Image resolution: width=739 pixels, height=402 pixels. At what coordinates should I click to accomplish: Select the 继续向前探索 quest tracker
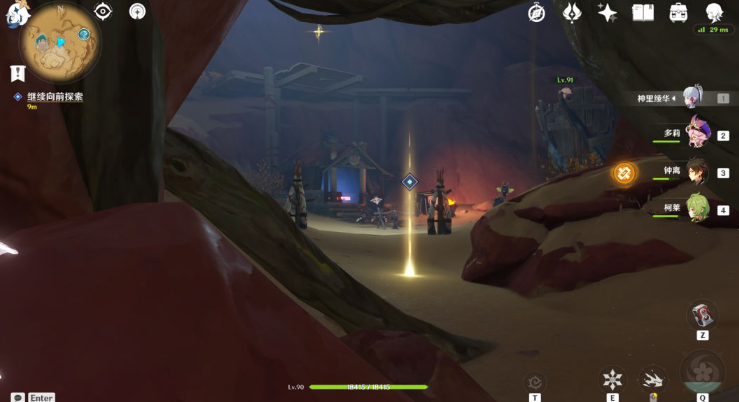pyautogui.click(x=54, y=97)
